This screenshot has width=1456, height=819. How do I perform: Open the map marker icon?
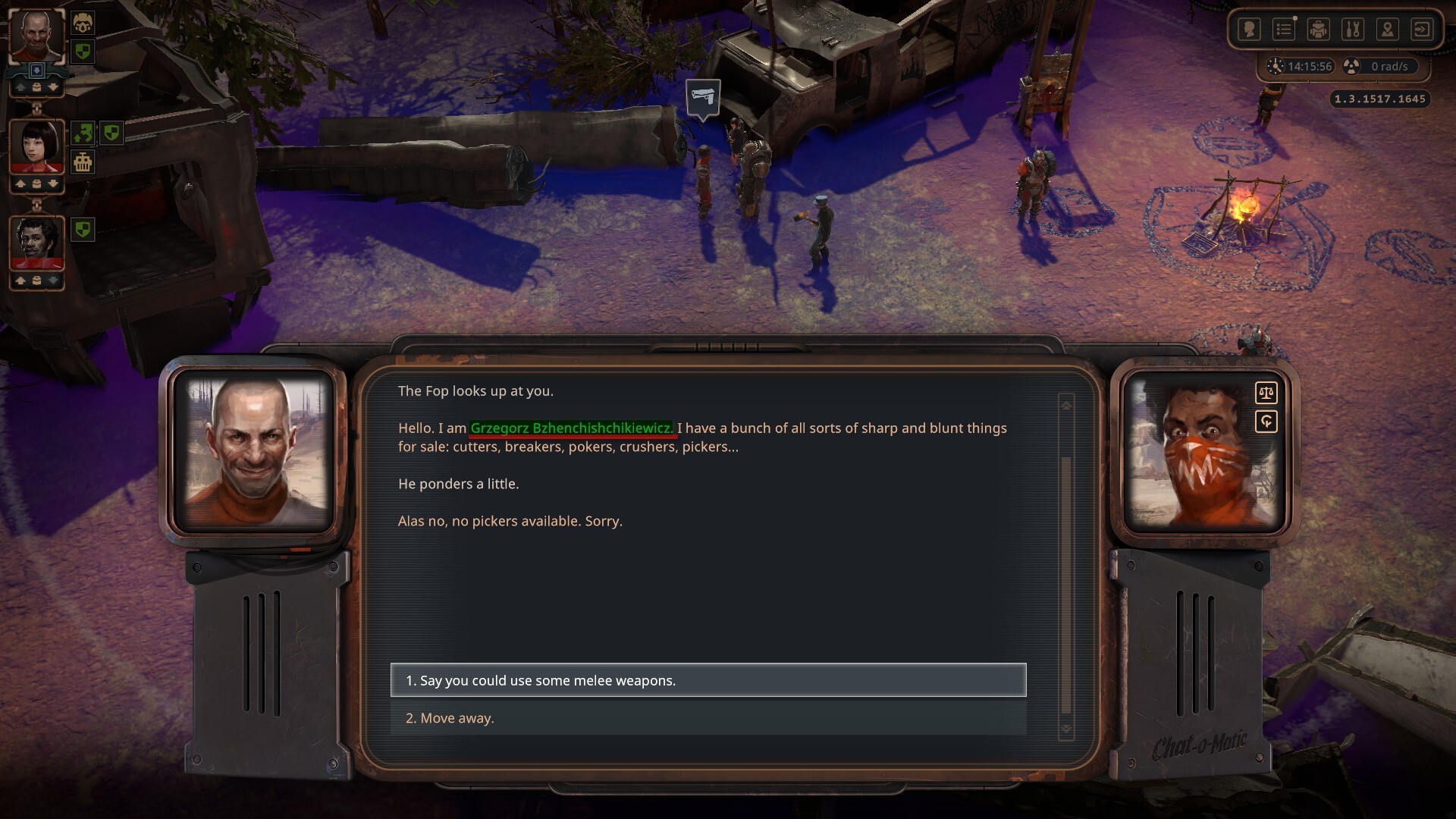click(x=1388, y=30)
